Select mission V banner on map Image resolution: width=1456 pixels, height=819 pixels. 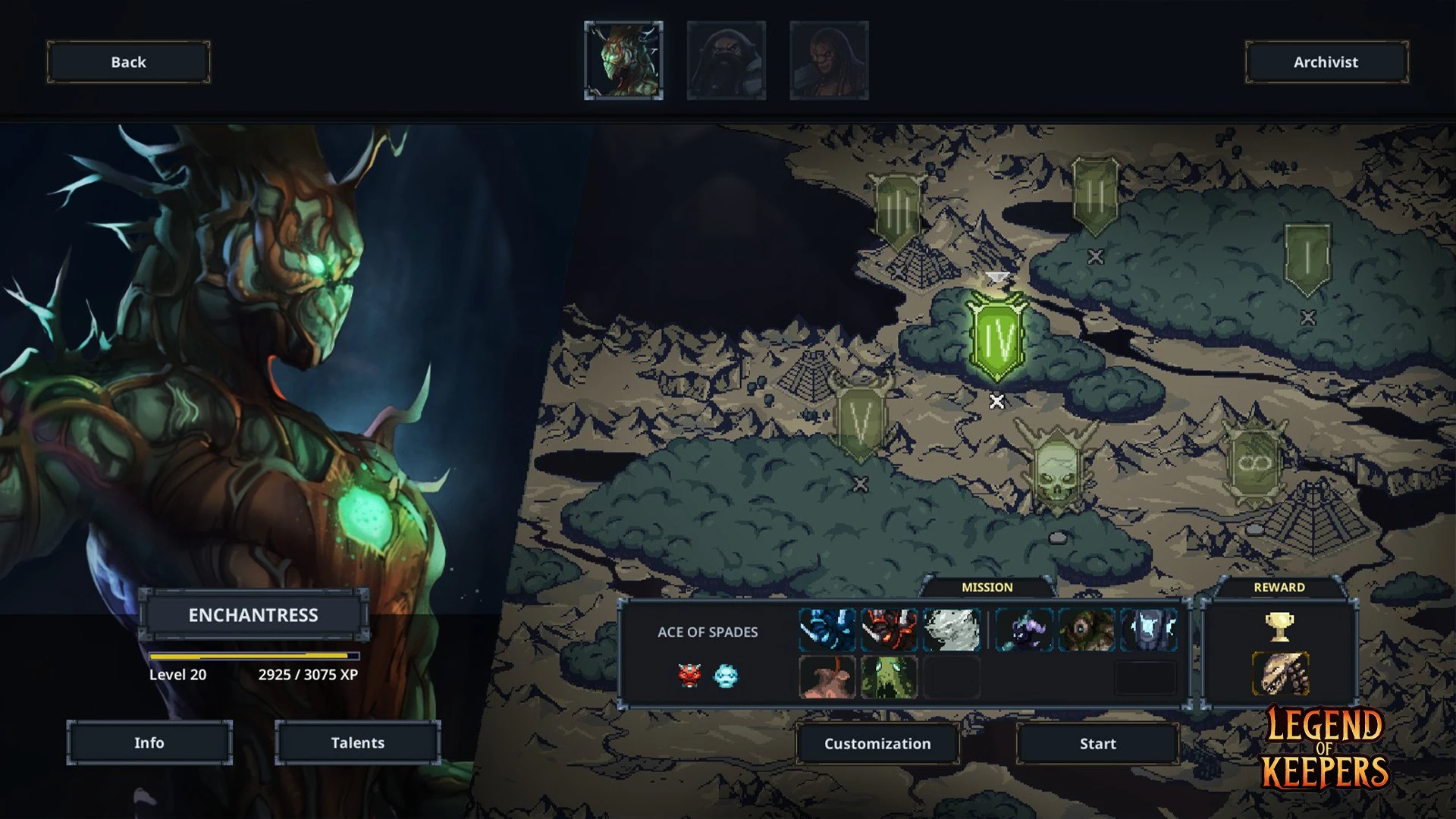click(859, 420)
